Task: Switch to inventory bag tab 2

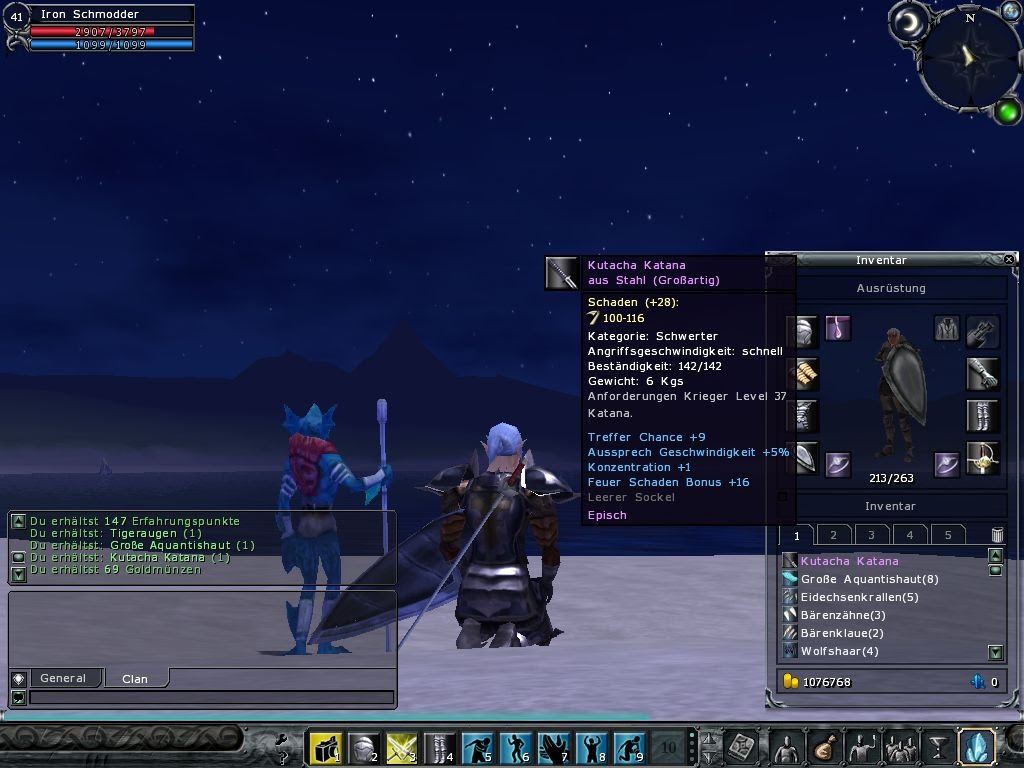Action: coord(833,535)
